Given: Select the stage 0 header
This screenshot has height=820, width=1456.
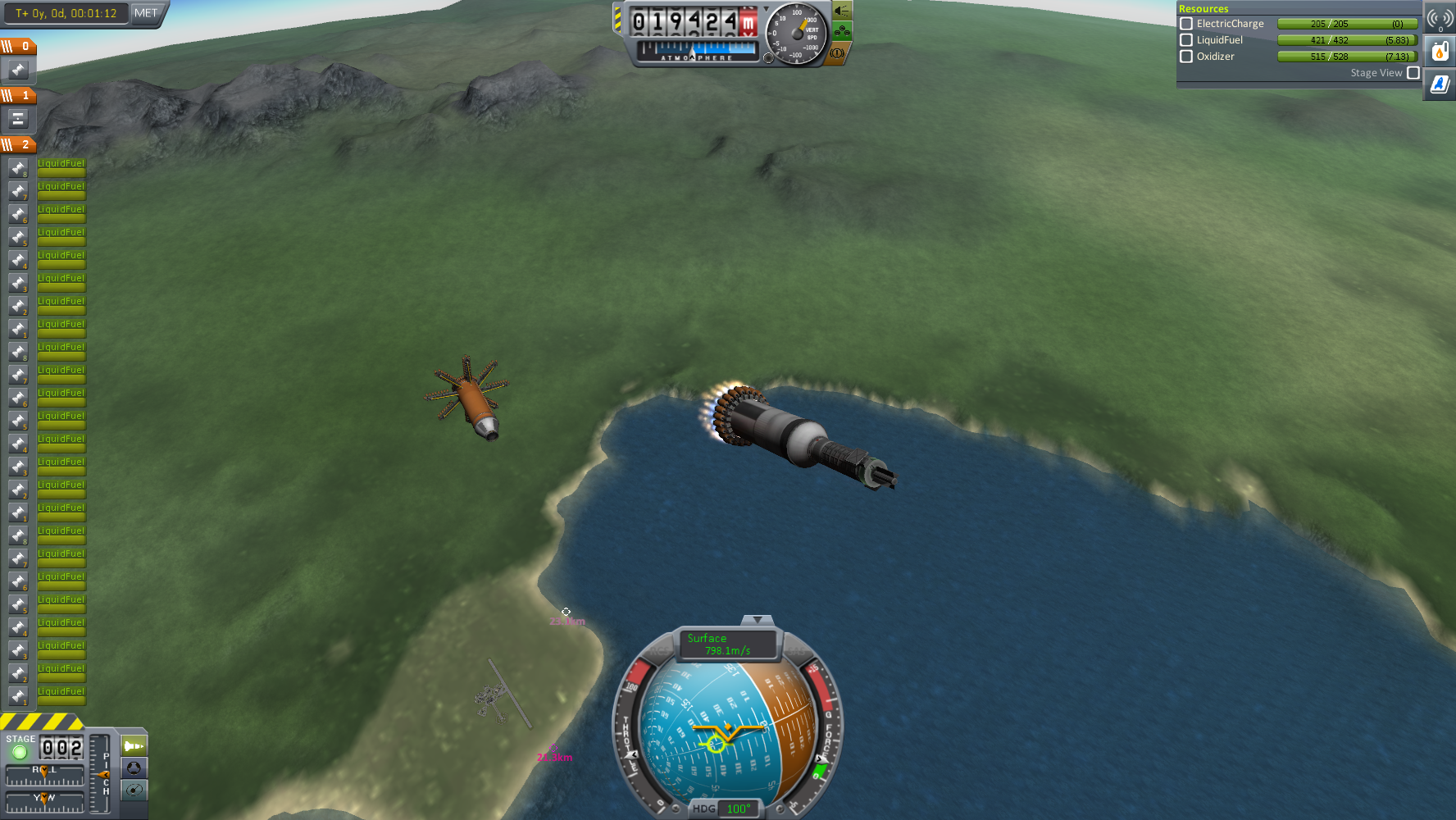Looking at the screenshot, I should tap(18, 47).
